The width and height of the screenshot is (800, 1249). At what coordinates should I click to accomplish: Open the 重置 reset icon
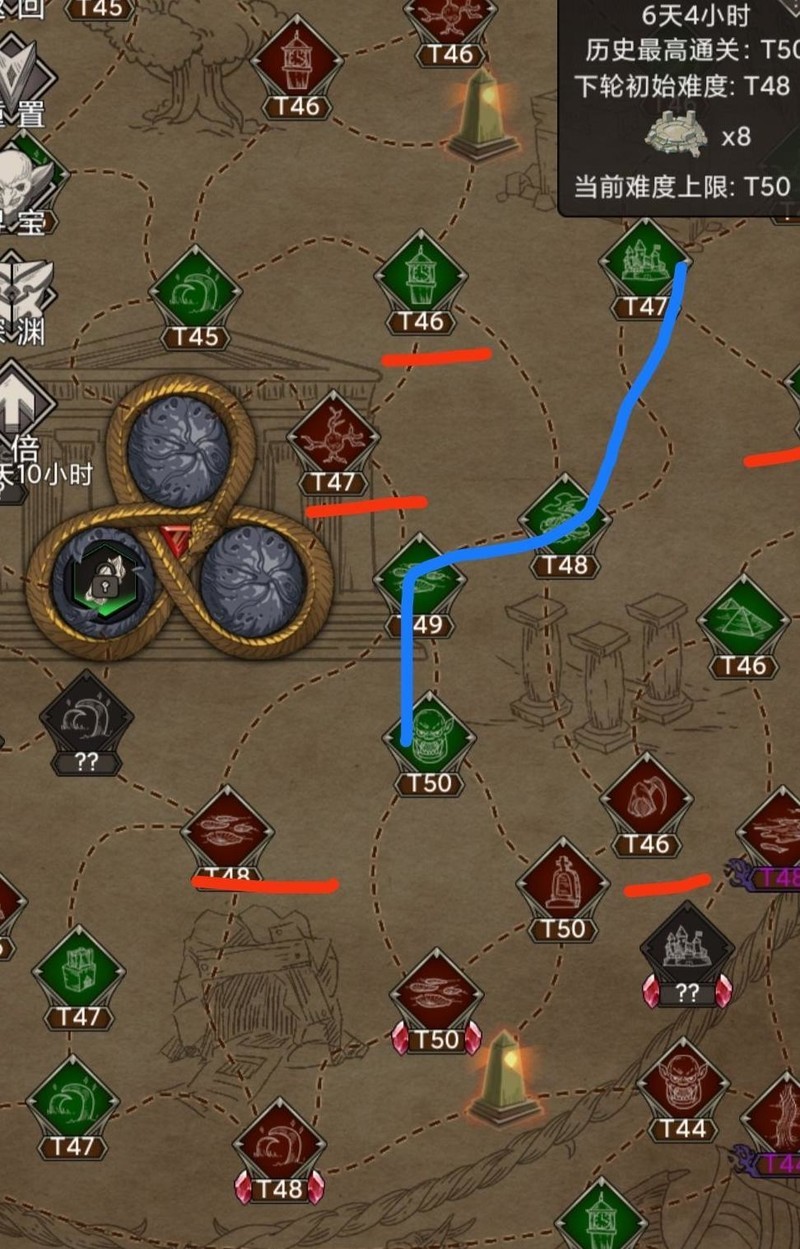click(22, 77)
